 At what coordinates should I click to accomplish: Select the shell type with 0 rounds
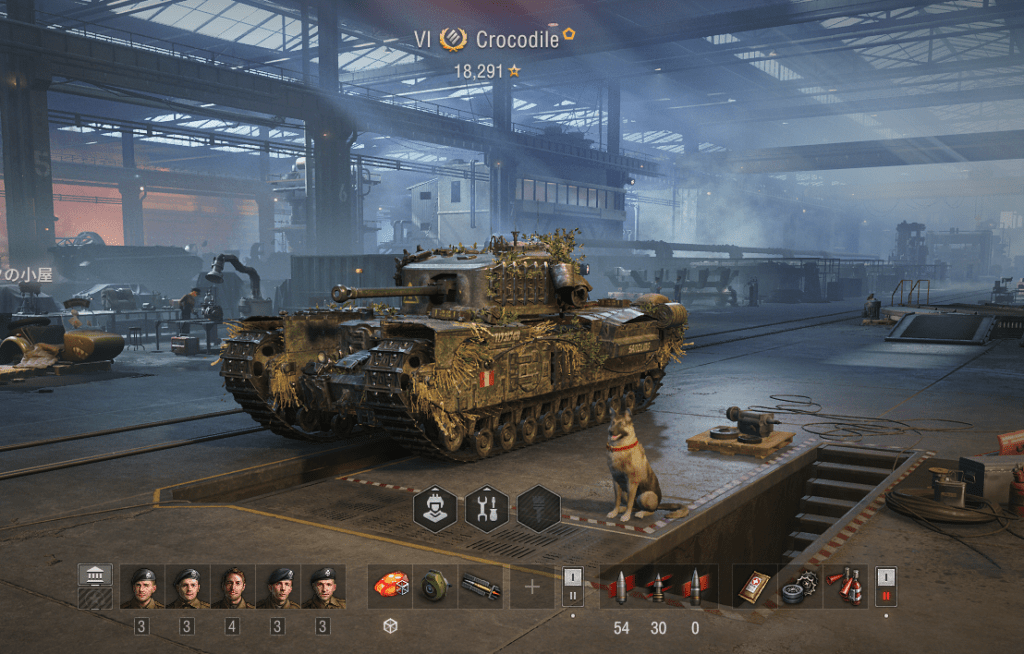coord(695,587)
